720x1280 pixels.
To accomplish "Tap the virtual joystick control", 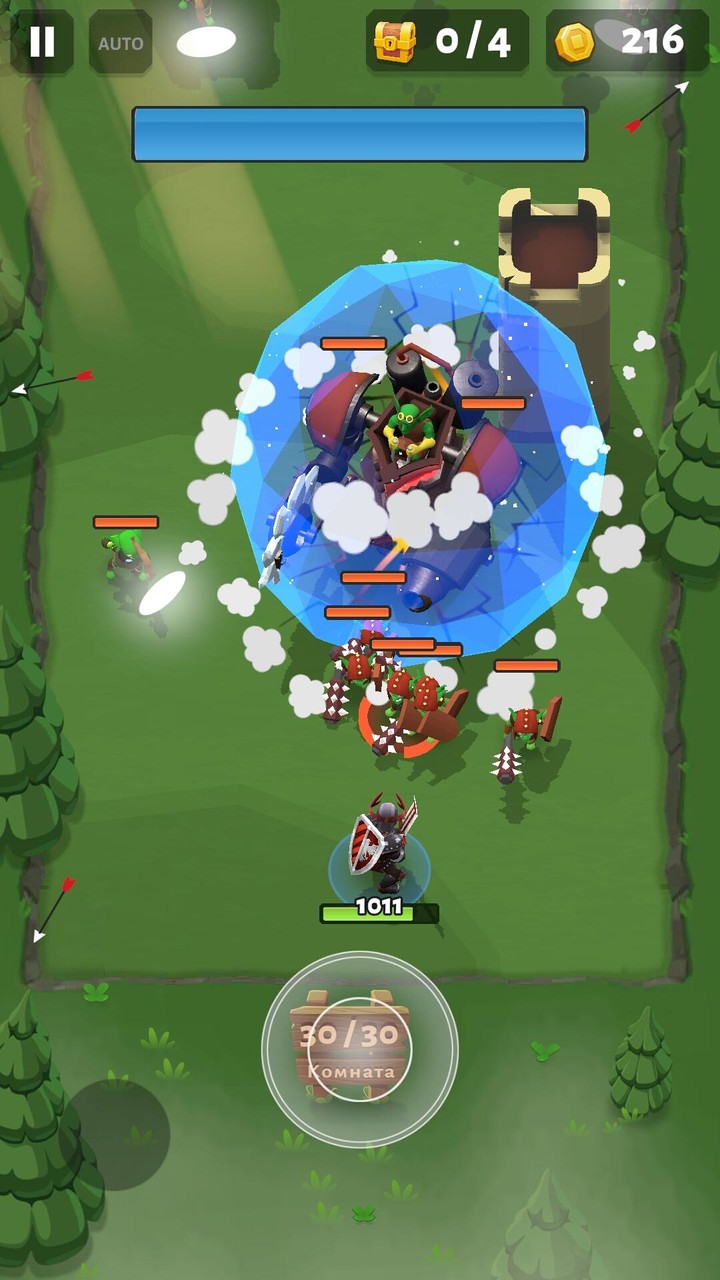I will coord(360,1049).
